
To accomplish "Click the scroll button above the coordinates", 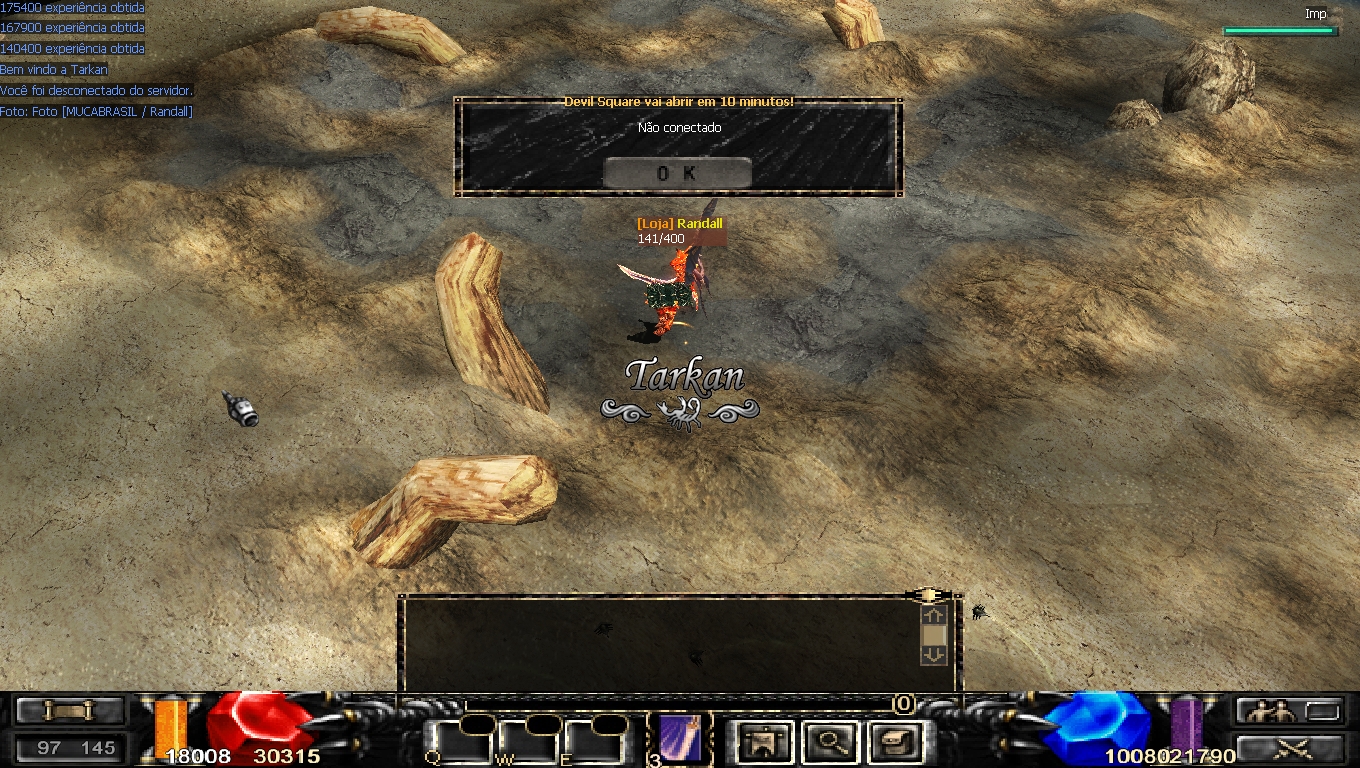I will click(70, 711).
